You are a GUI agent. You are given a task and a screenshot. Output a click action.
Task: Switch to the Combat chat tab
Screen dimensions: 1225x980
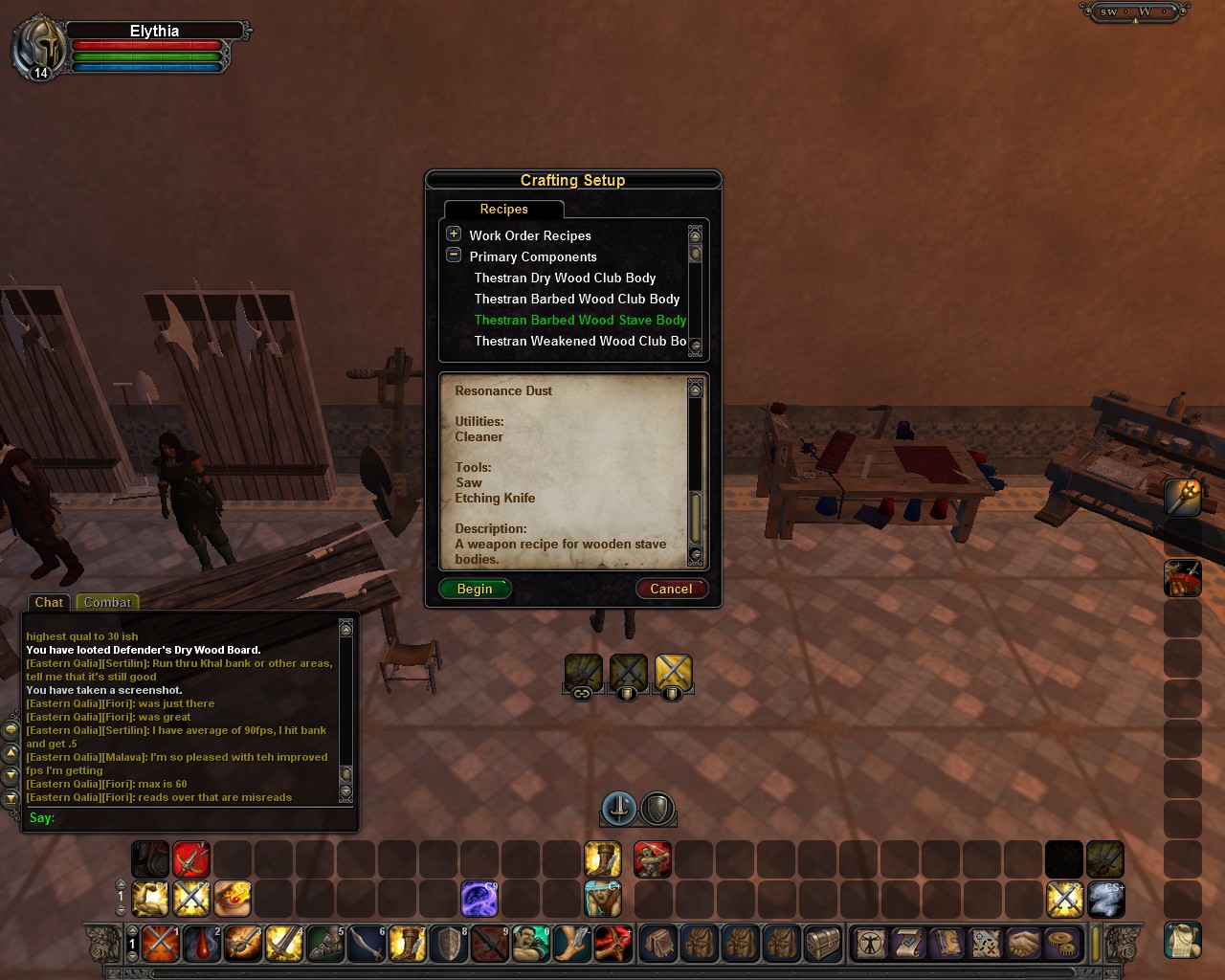point(107,602)
